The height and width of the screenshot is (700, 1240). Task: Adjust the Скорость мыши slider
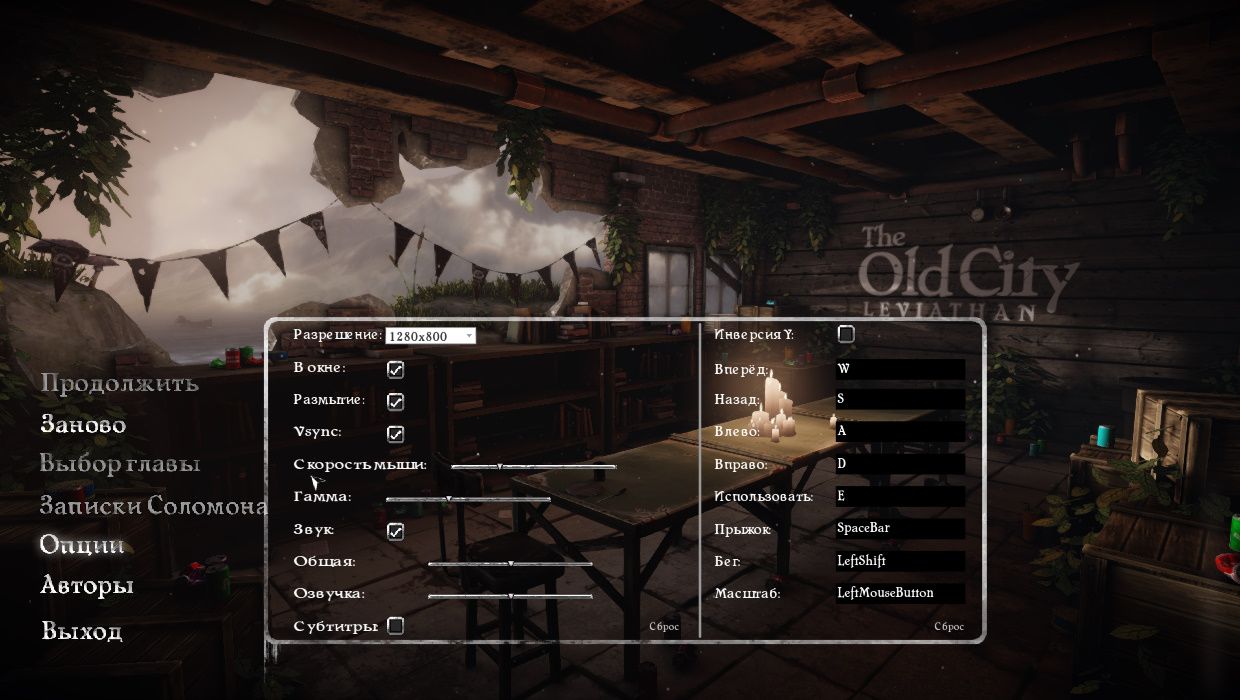500,466
